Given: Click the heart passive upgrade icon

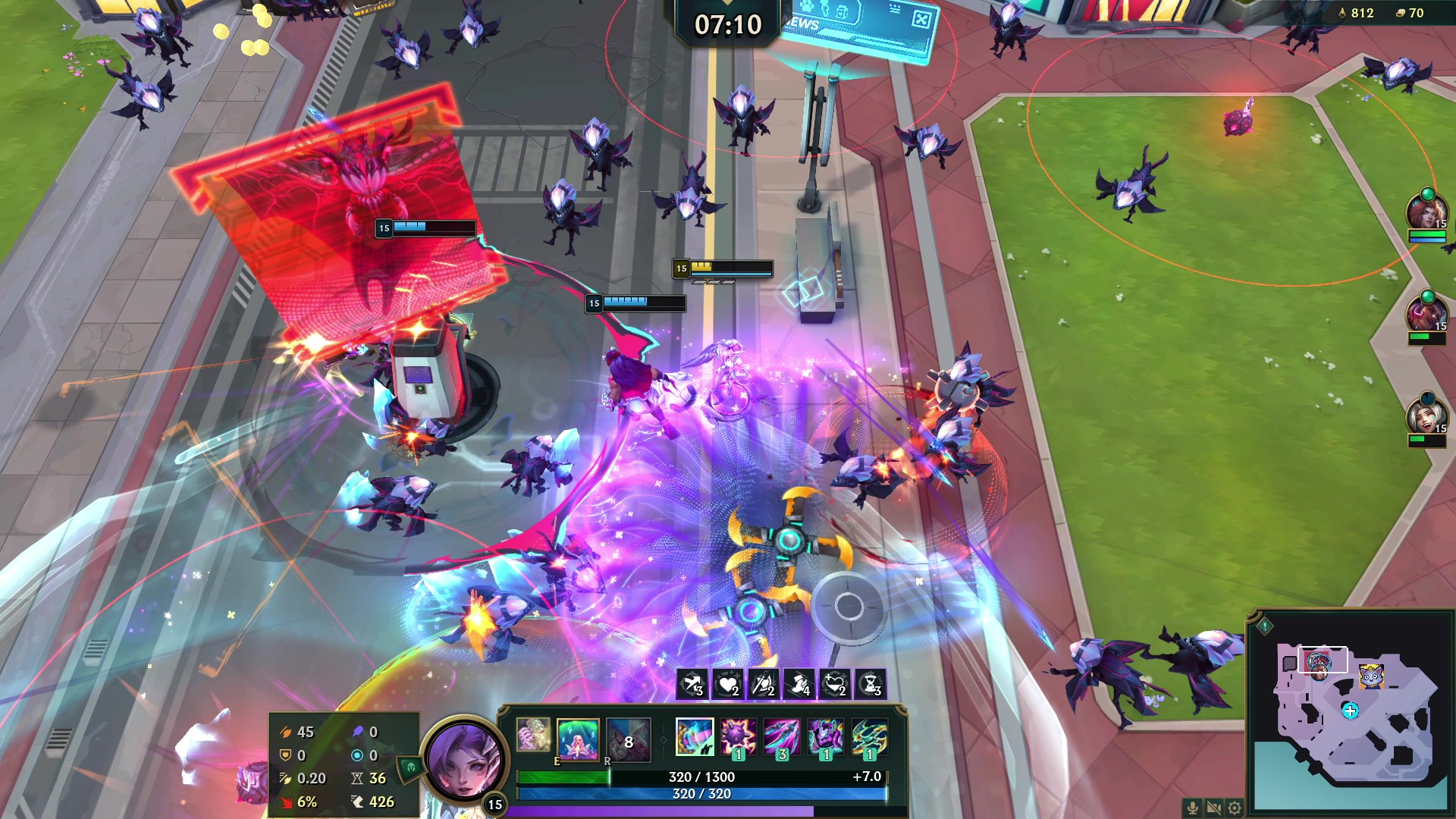Looking at the screenshot, I should coord(728,685).
